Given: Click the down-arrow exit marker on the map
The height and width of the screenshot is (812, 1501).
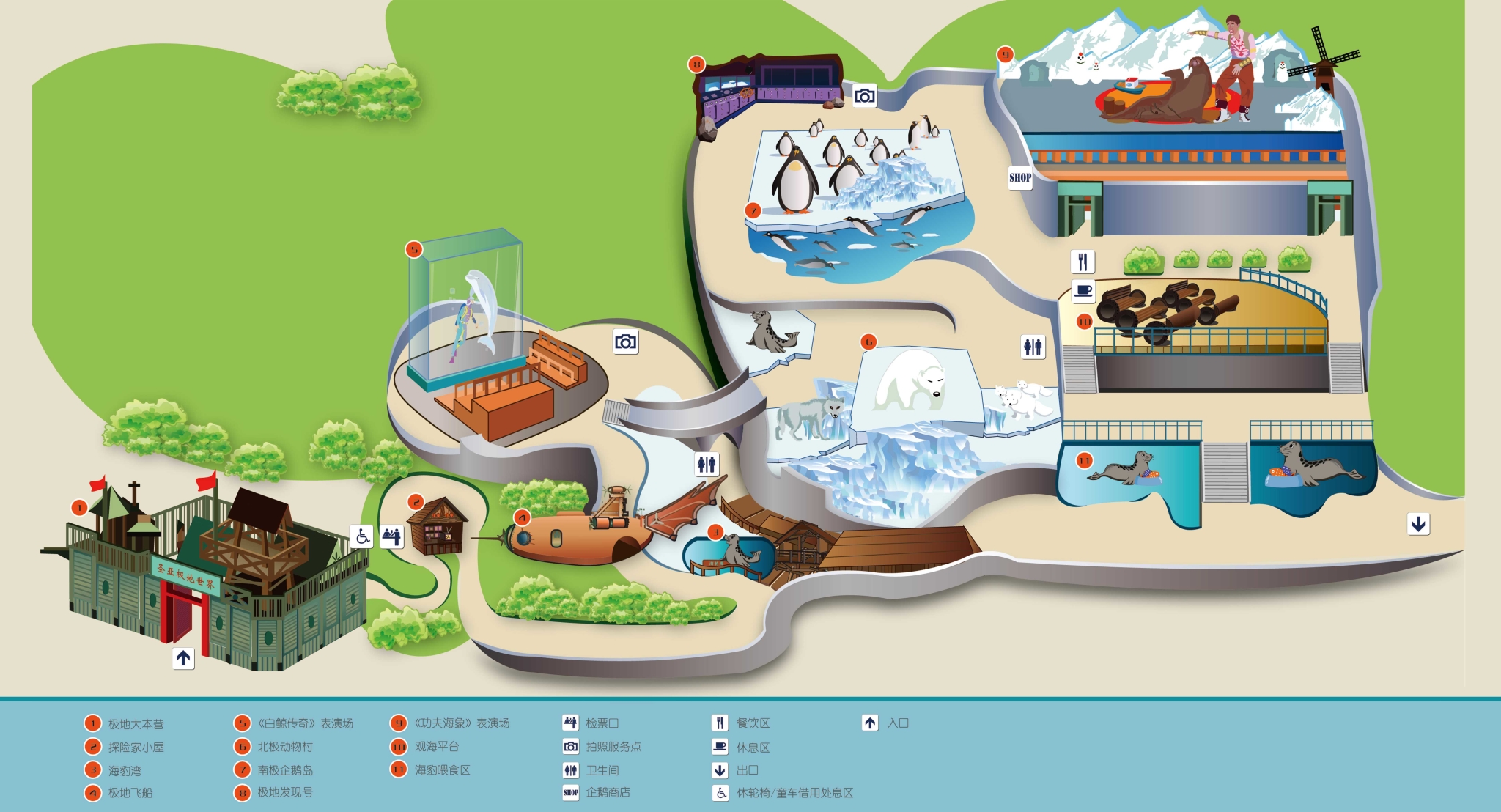Looking at the screenshot, I should [x=1418, y=524].
